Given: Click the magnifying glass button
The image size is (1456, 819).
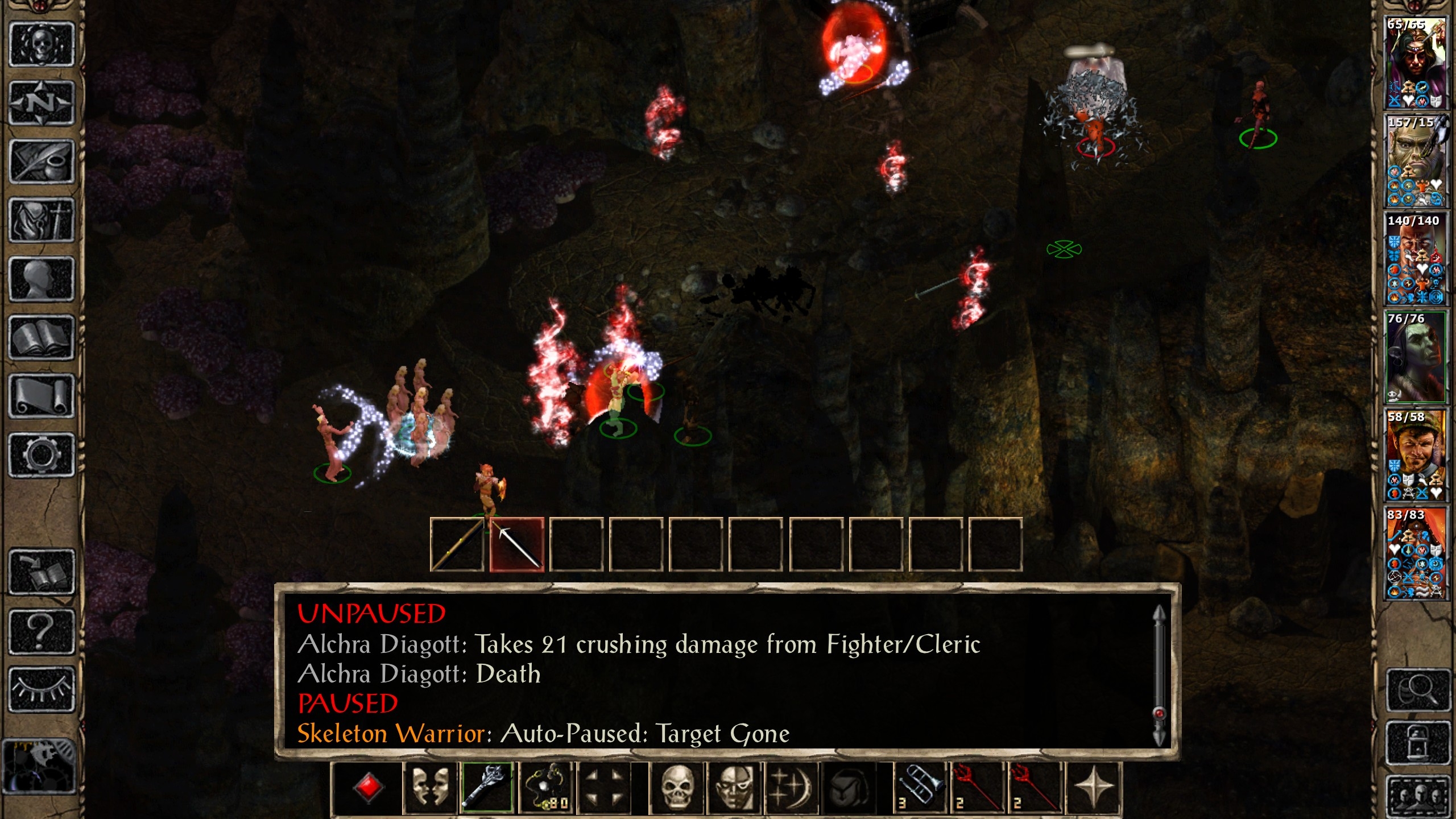Looking at the screenshot, I should point(1417,690).
